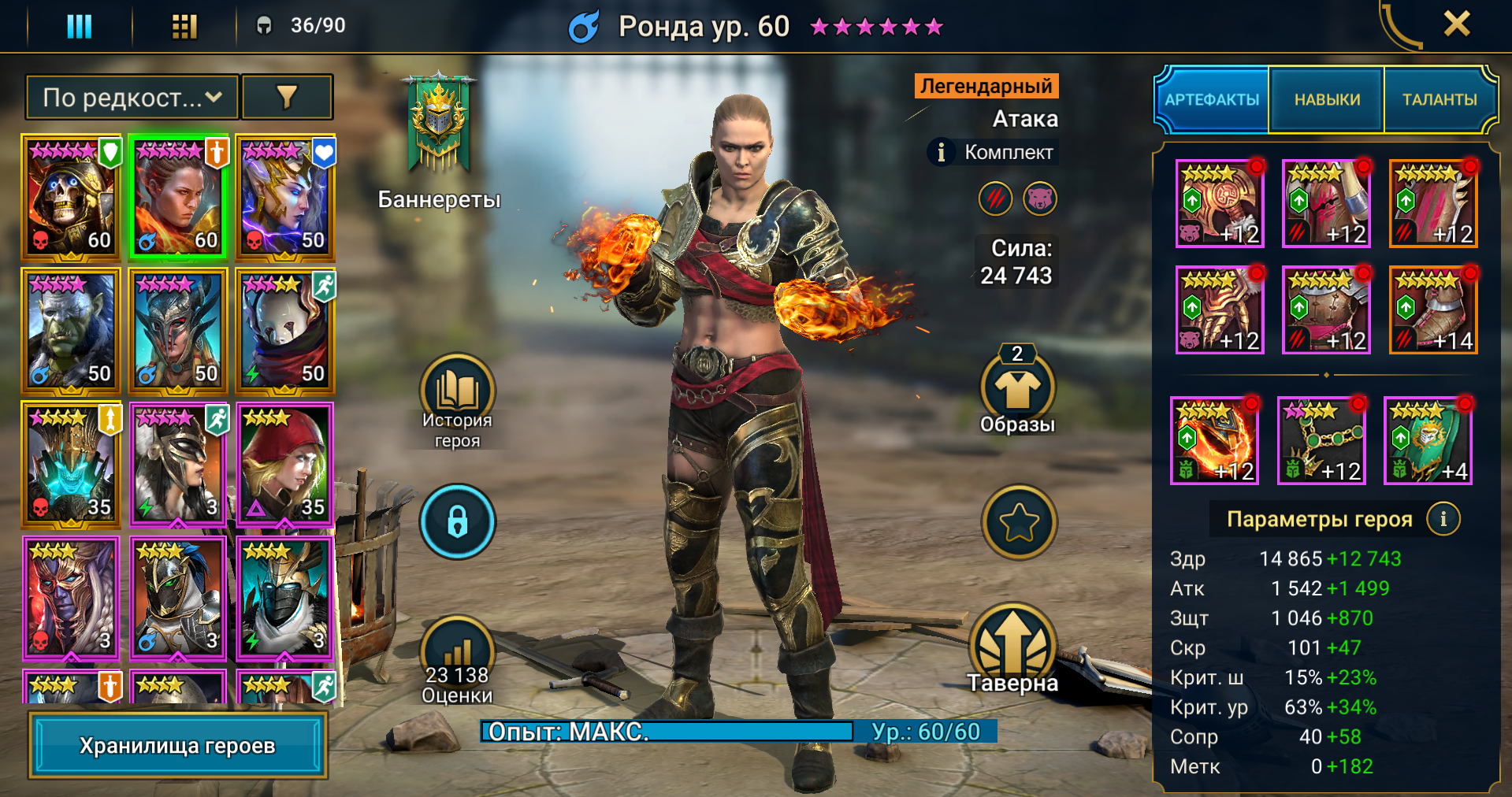Mark hero with the star favorite button
The width and height of the screenshot is (1512, 797).
pos(1019,521)
